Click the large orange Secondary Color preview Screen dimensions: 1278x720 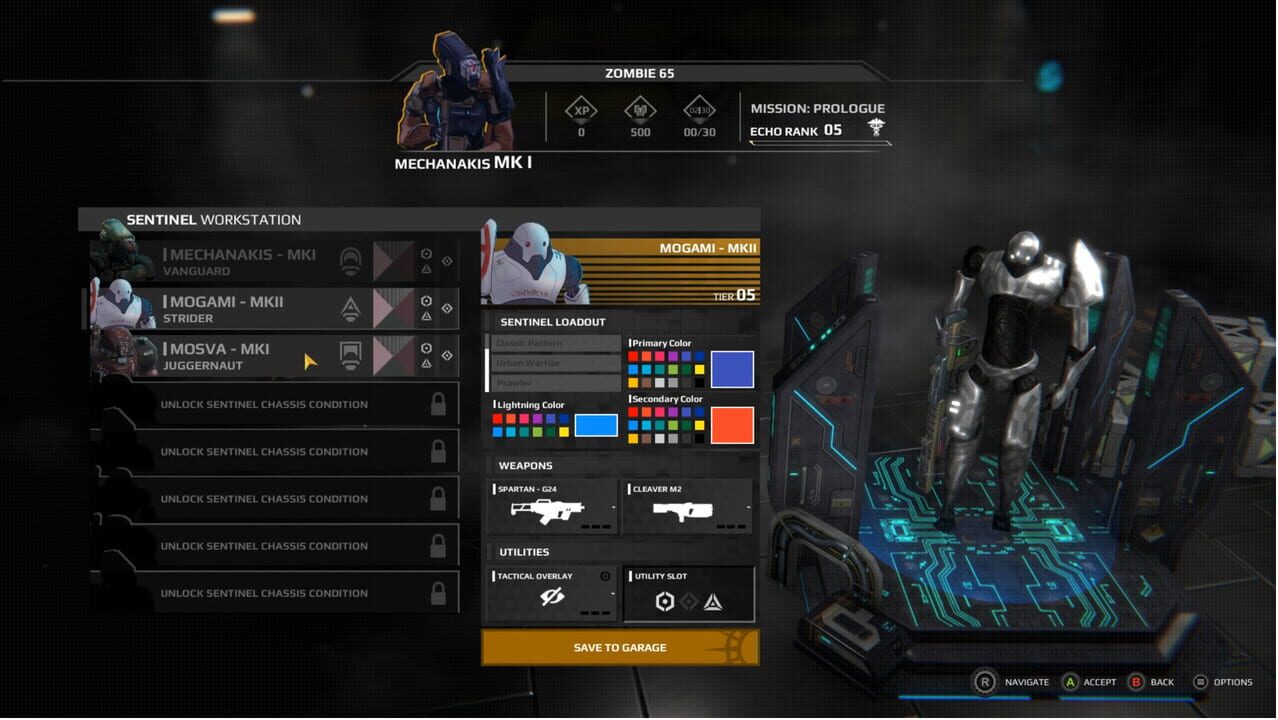(x=732, y=425)
